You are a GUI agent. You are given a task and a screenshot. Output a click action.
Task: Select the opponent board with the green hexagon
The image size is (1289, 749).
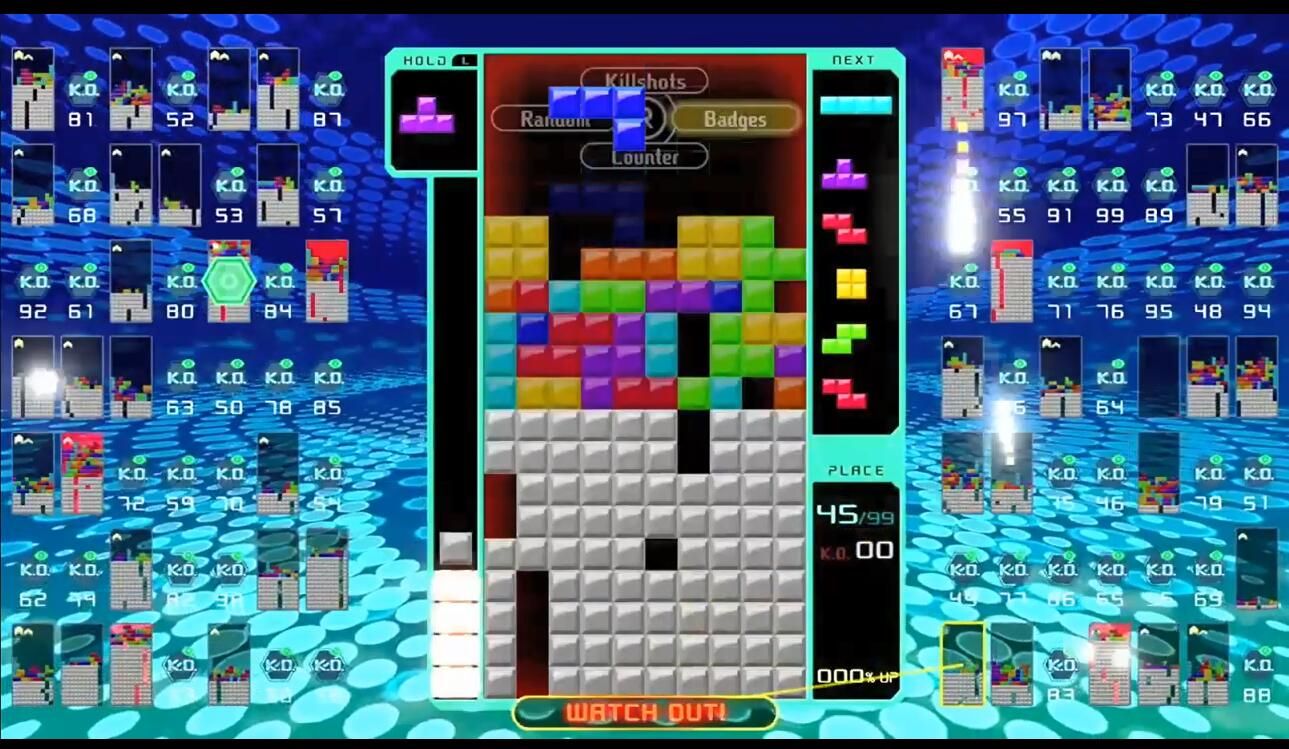pos(229,281)
